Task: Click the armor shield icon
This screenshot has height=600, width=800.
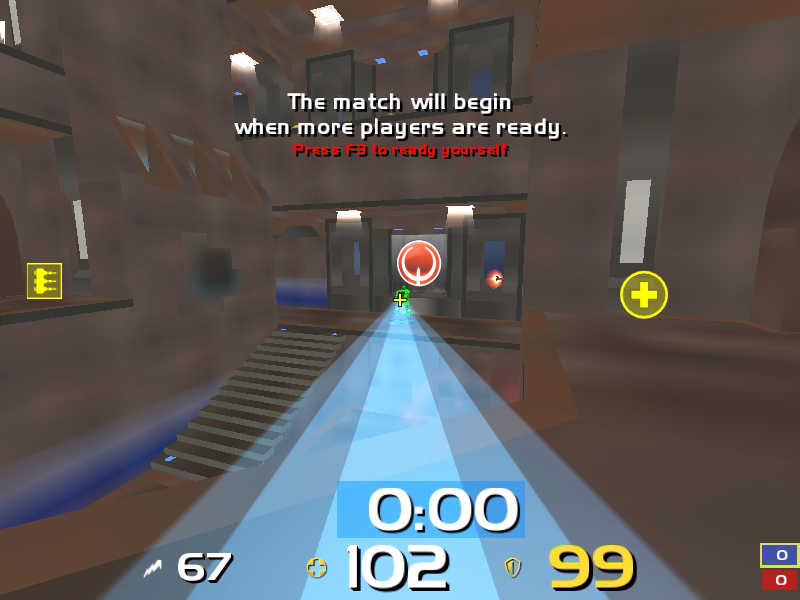Action: (513, 569)
